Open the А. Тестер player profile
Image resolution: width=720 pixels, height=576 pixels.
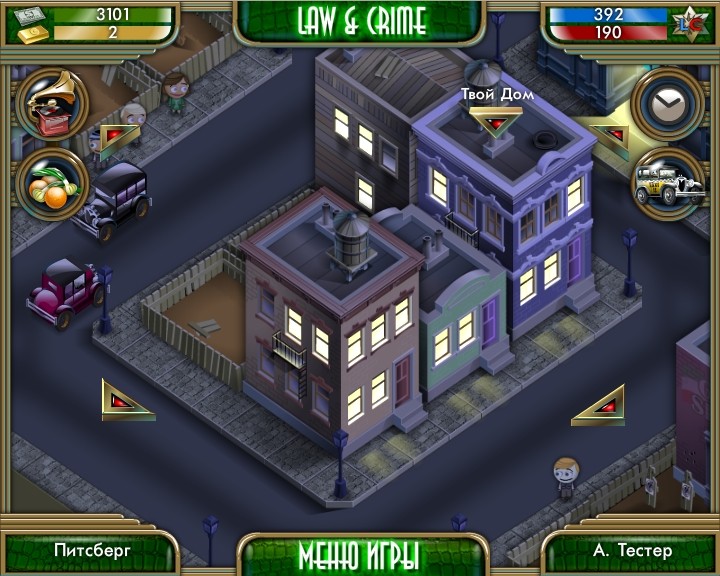(x=632, y=550)
